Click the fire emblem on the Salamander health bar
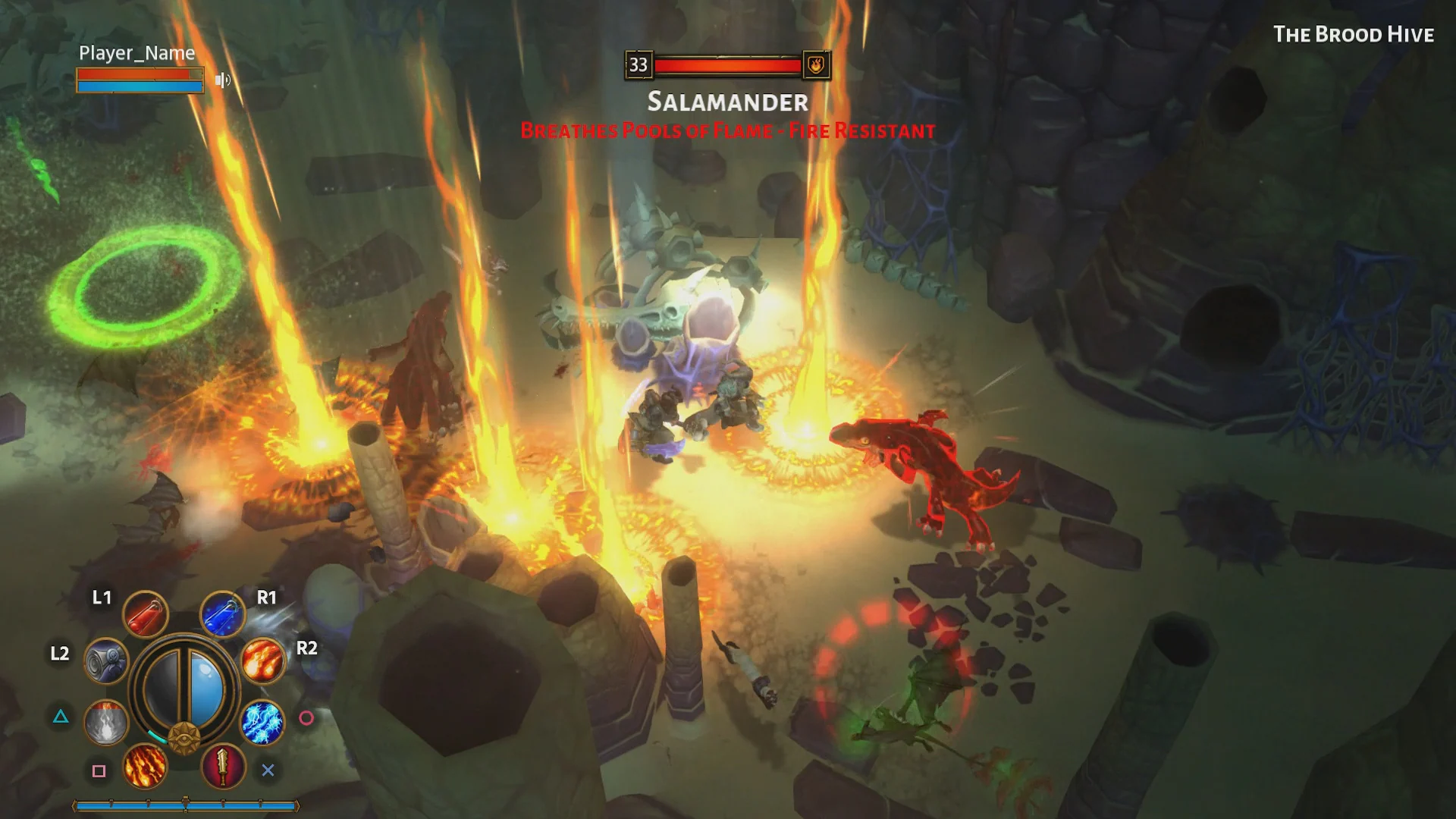This screenshot has height=819, width=1456. coord(817,65)
